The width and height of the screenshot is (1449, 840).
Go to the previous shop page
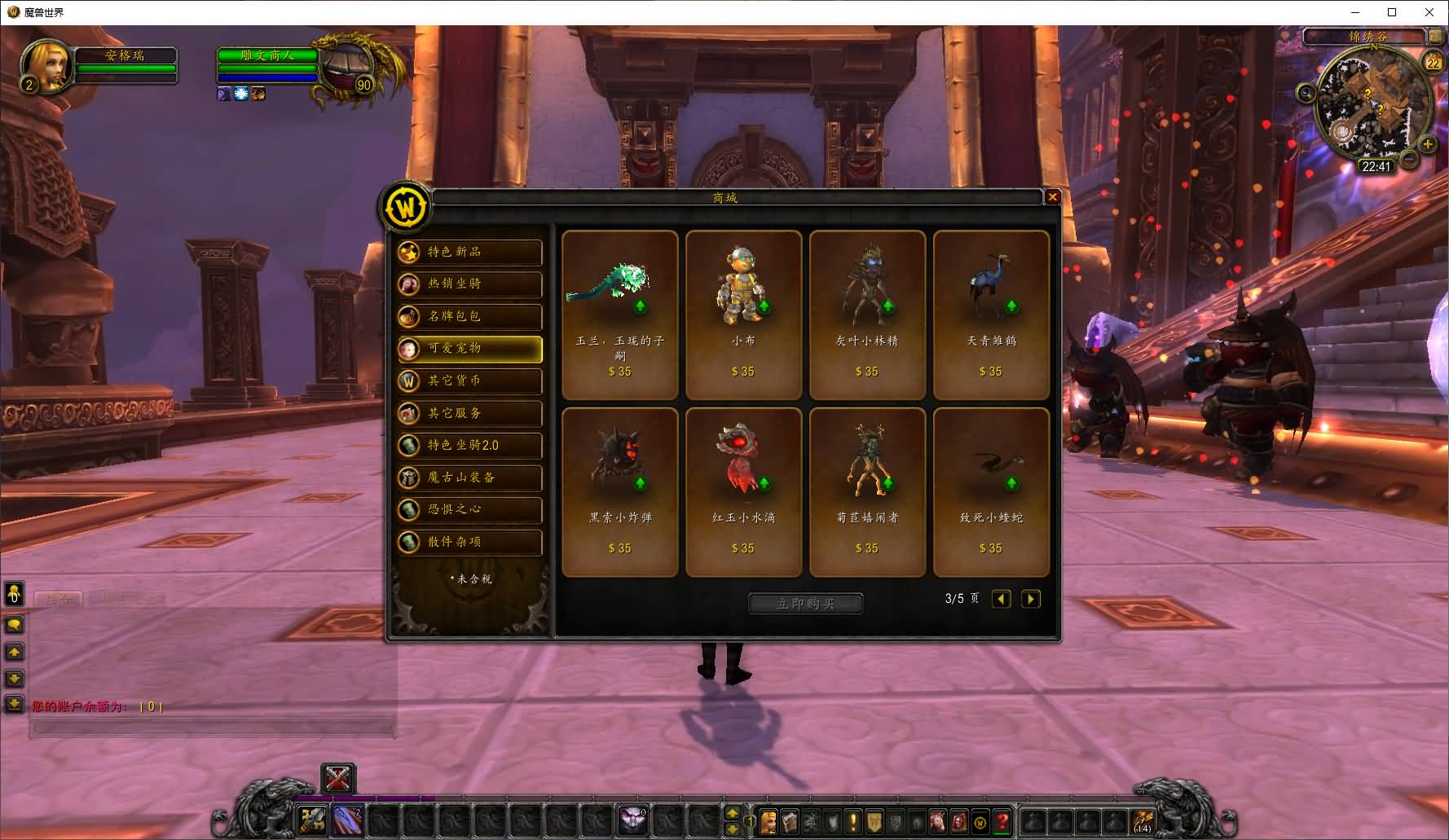[x=1002, y=600]
